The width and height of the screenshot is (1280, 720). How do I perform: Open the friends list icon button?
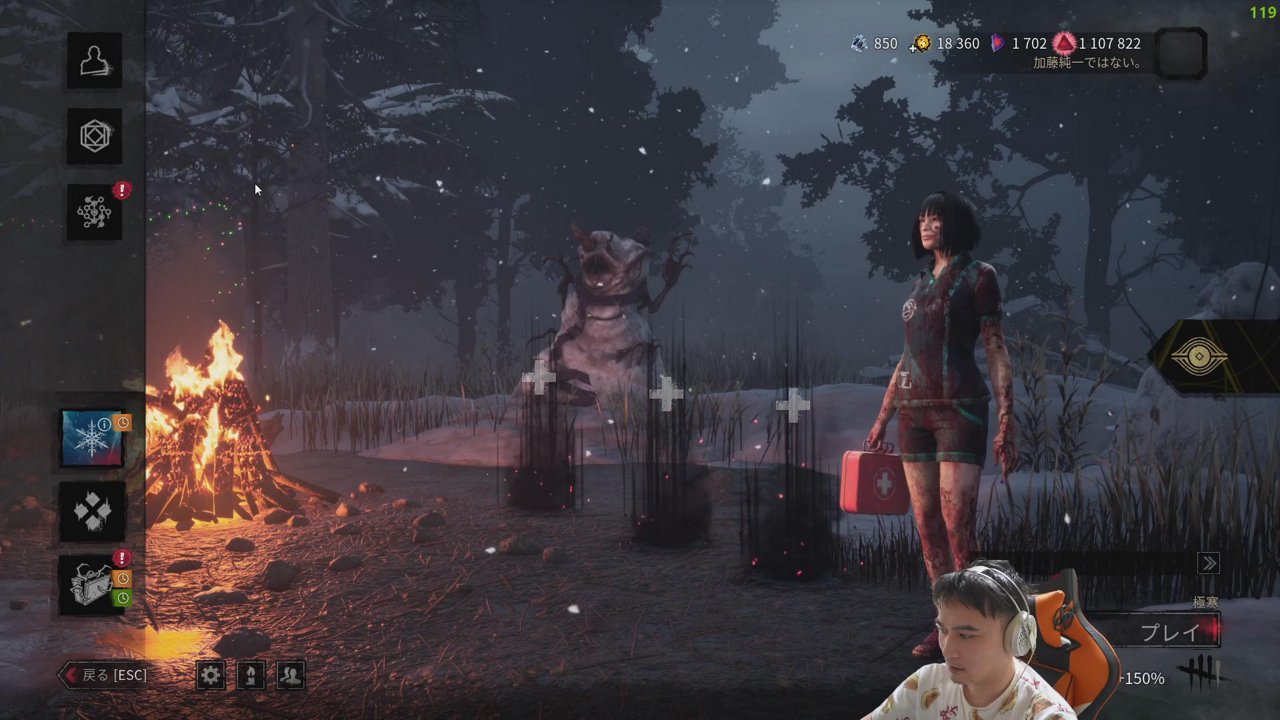click(290, 675)
